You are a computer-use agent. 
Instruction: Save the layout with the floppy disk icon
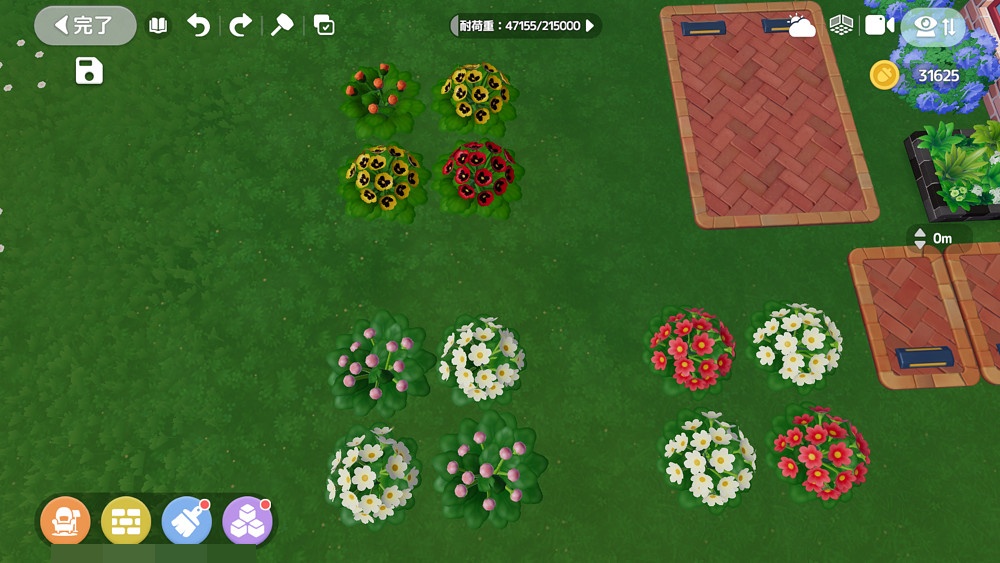(x=89, y=71)
